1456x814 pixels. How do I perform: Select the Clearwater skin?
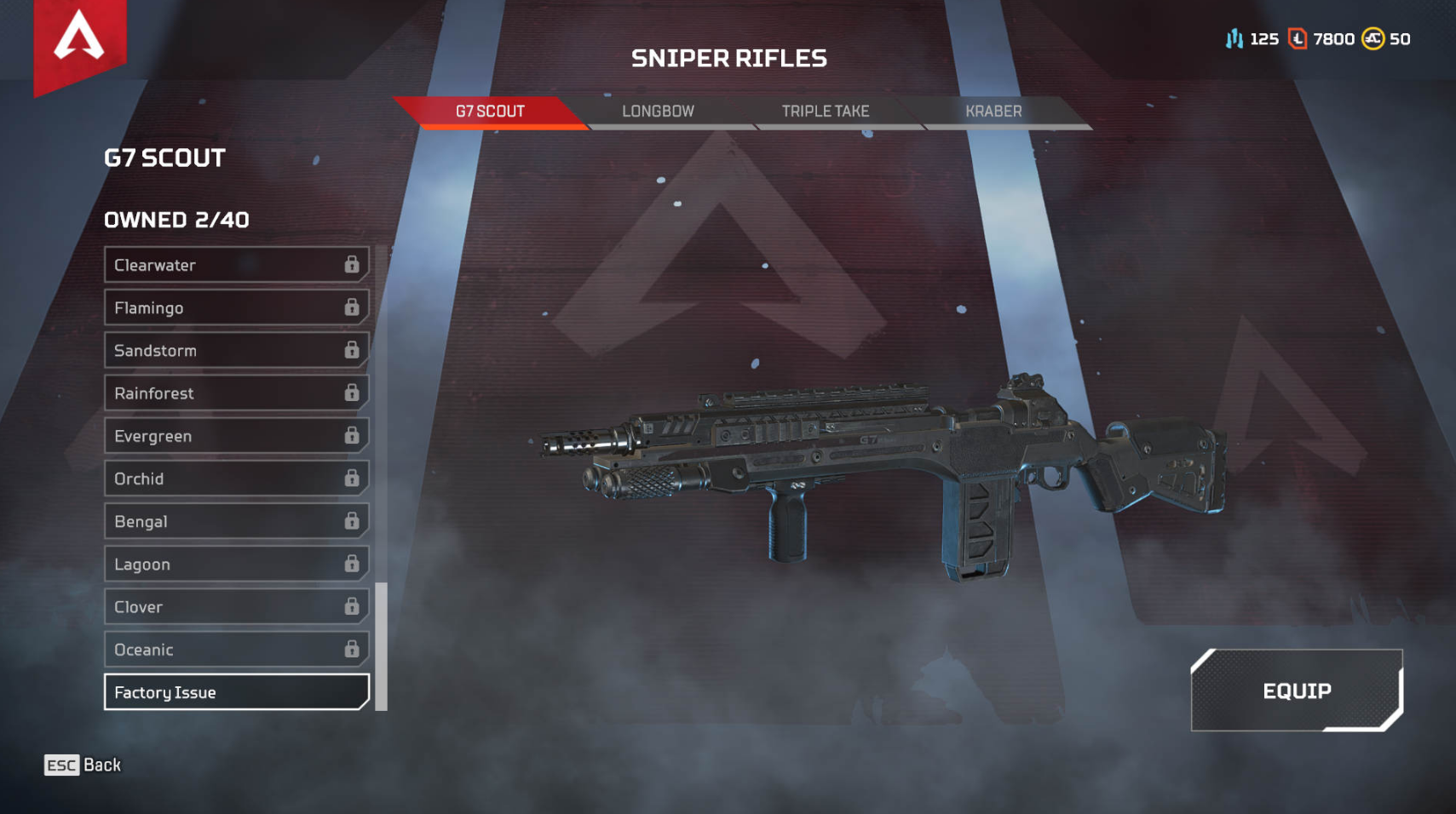coord(236,265)
